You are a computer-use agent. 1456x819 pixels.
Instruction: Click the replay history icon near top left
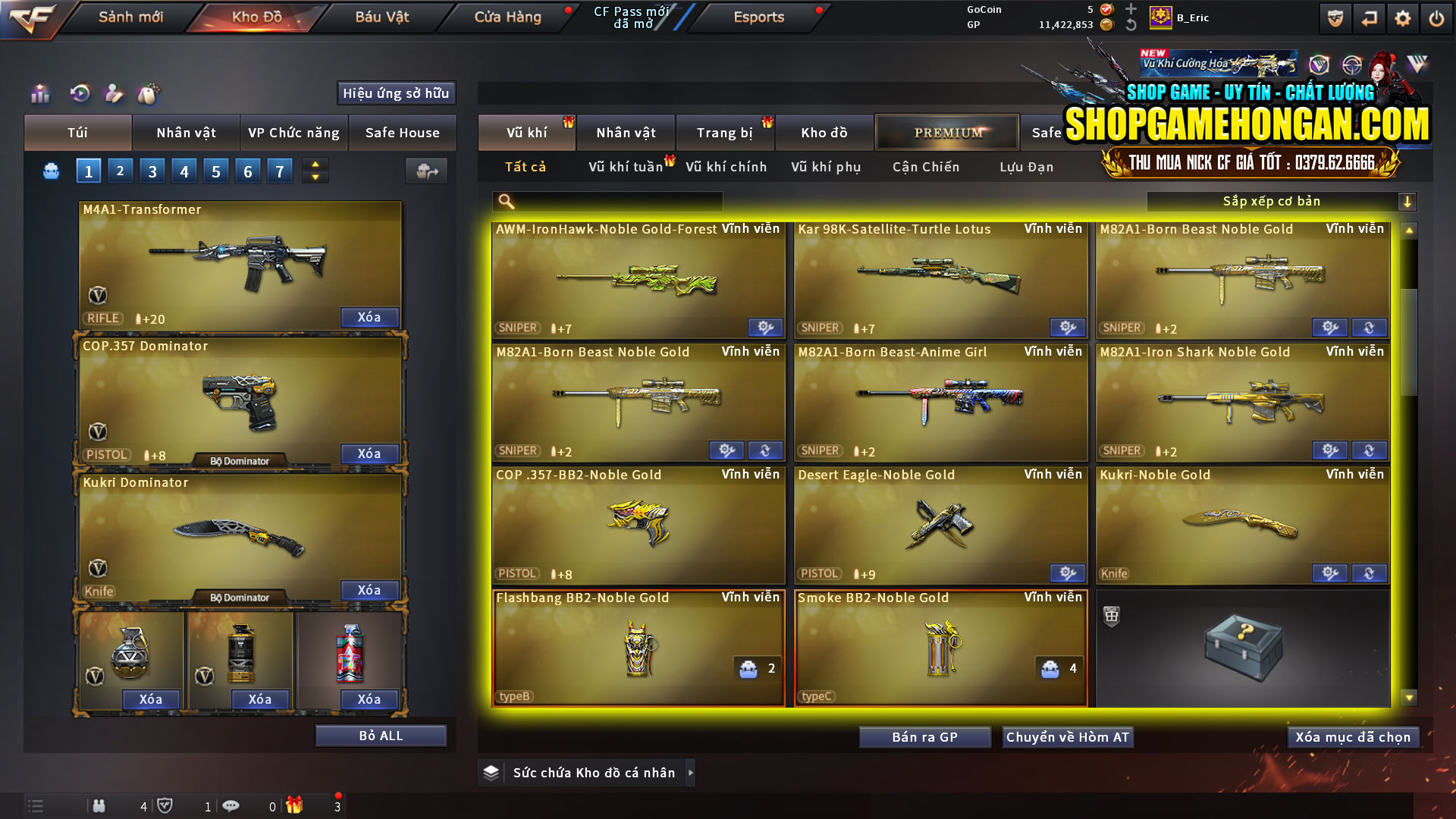(80, 93)
